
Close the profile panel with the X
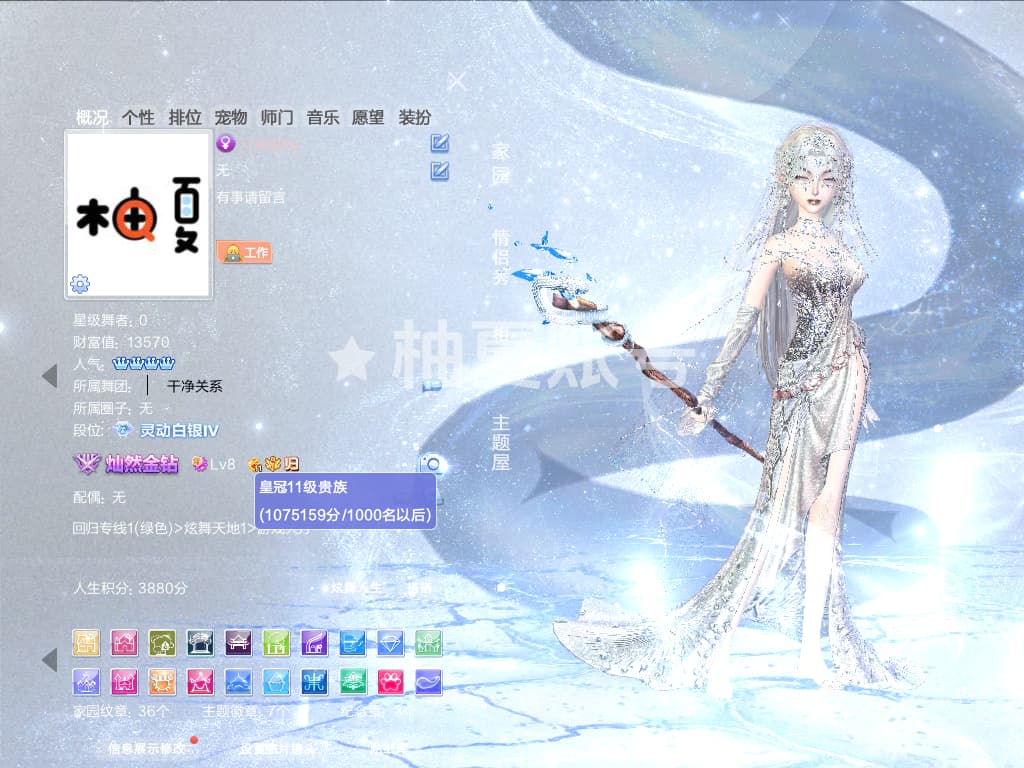pyautogui.click(x=457, y=82)
